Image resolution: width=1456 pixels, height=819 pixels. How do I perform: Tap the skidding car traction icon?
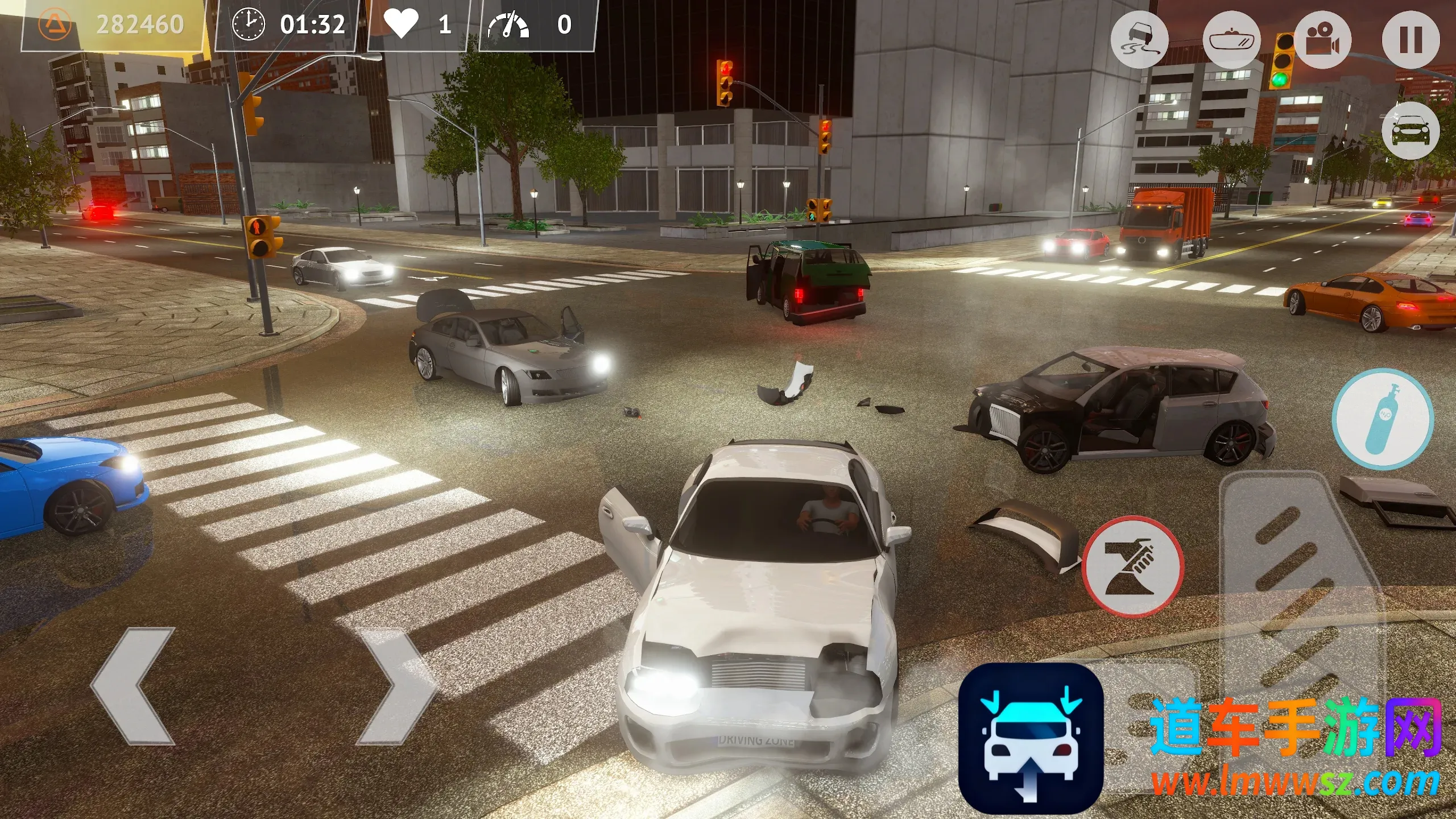click(1139, 41)
